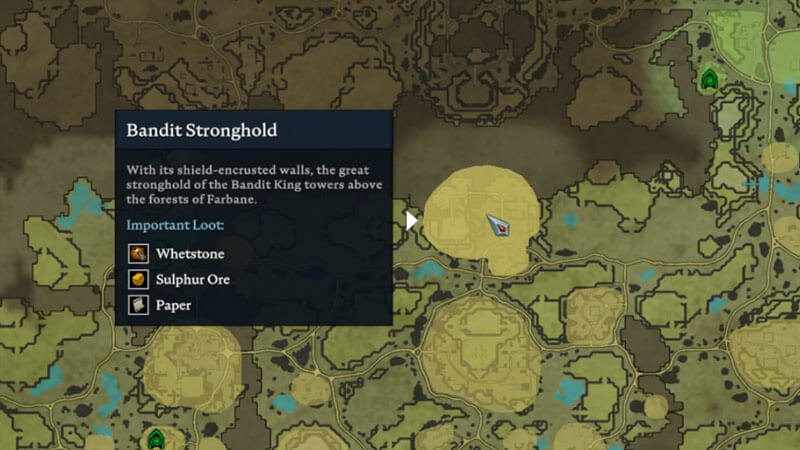
Task: Select the Sulphur Ore loot icon
Action: tap(138, 280)
